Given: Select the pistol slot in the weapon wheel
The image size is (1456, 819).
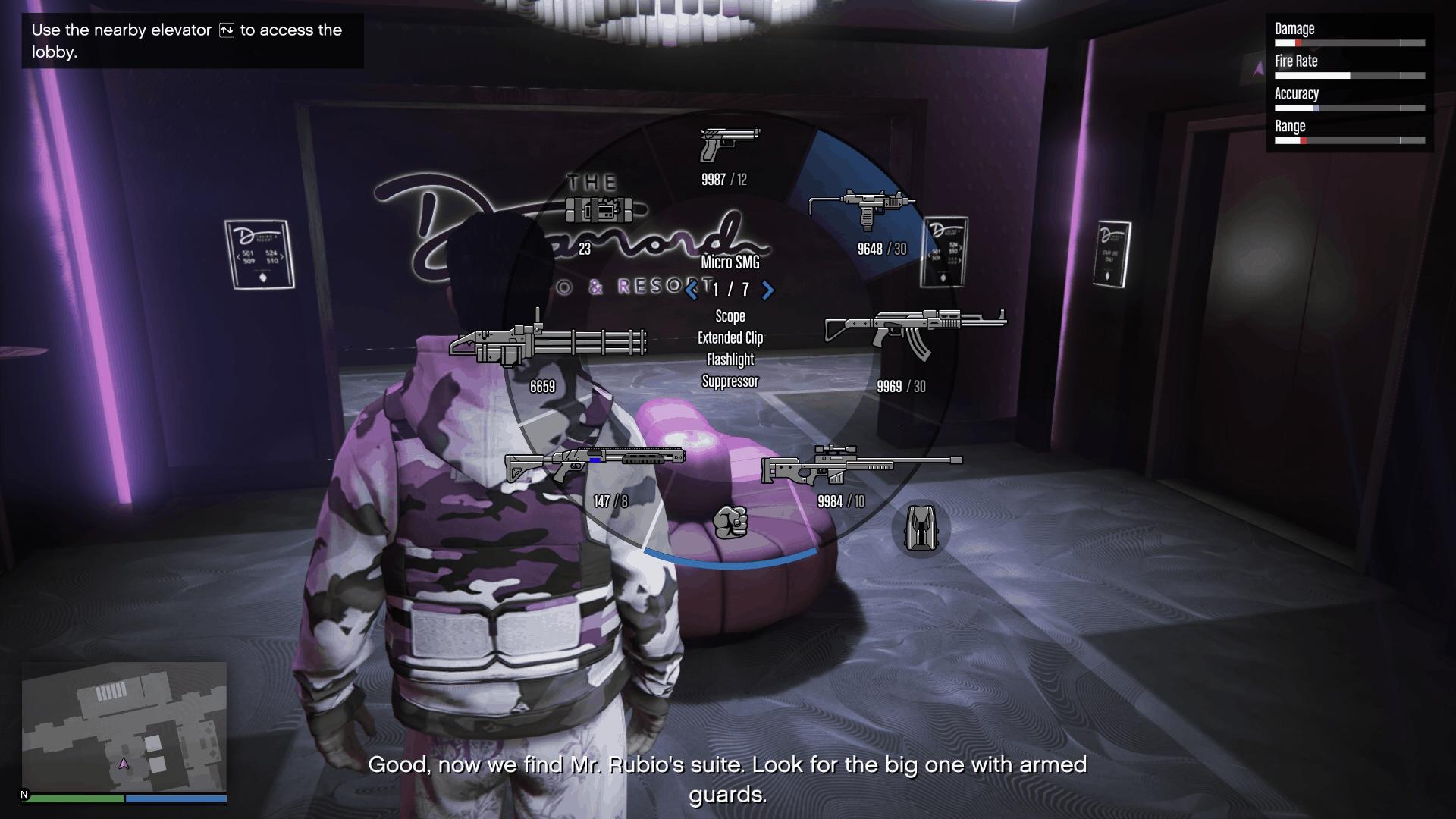Looking at the screenshot, I should click(x=729, y=146).
